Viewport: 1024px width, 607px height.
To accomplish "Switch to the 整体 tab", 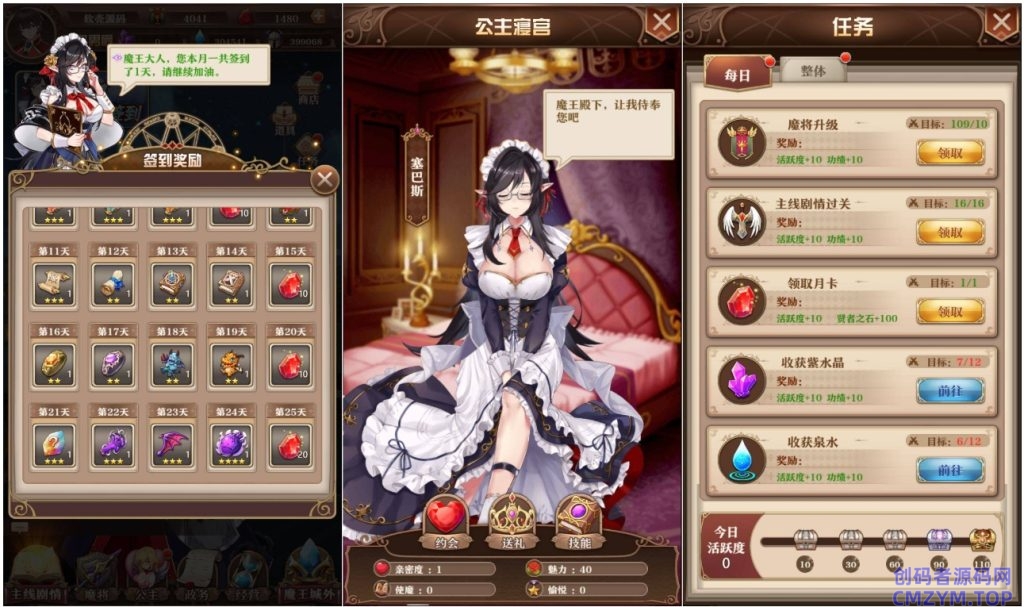I will (814, 72).
